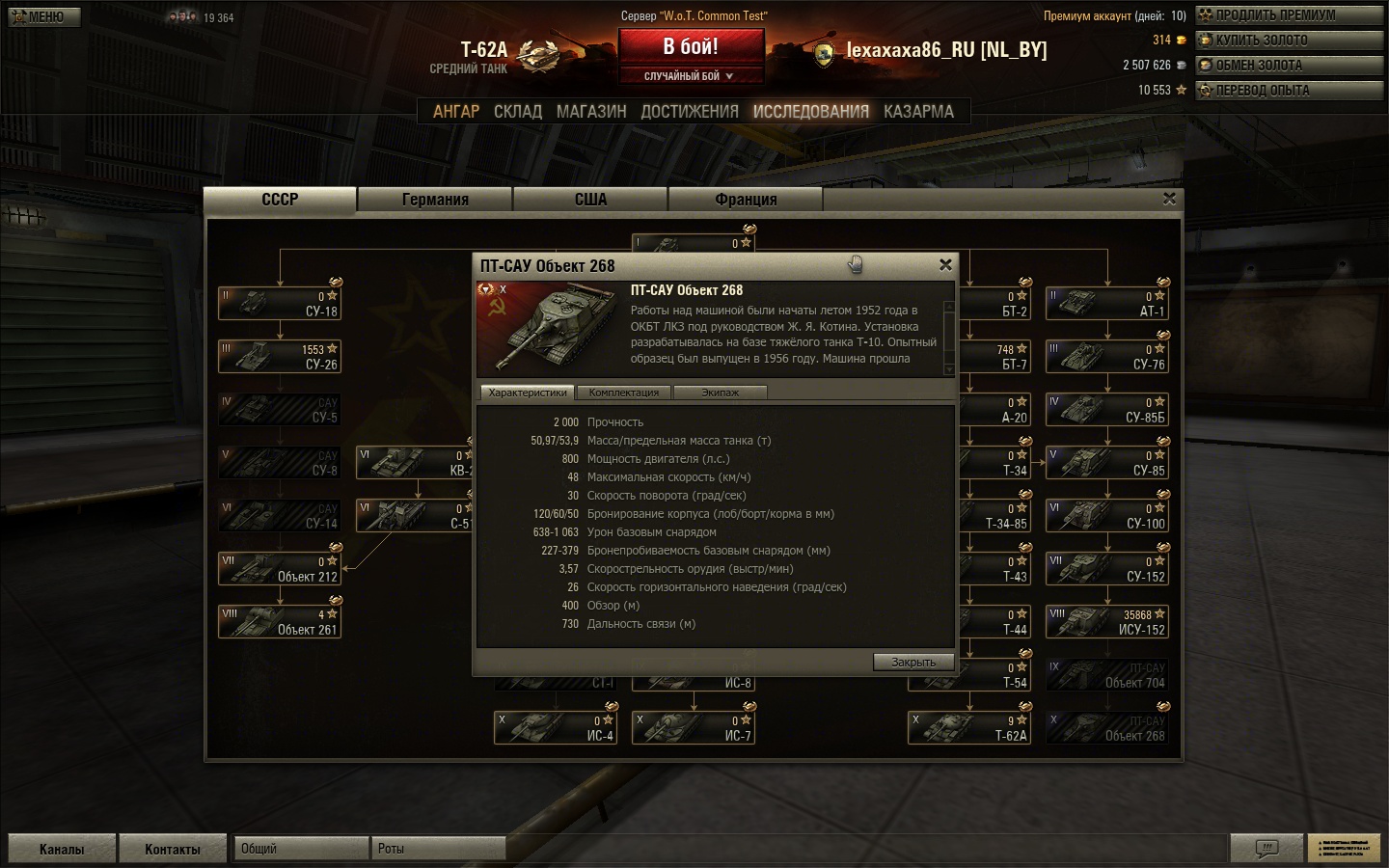
Task: Select the ИСУ-152 tank in tree
Action: click(1107, 622)
